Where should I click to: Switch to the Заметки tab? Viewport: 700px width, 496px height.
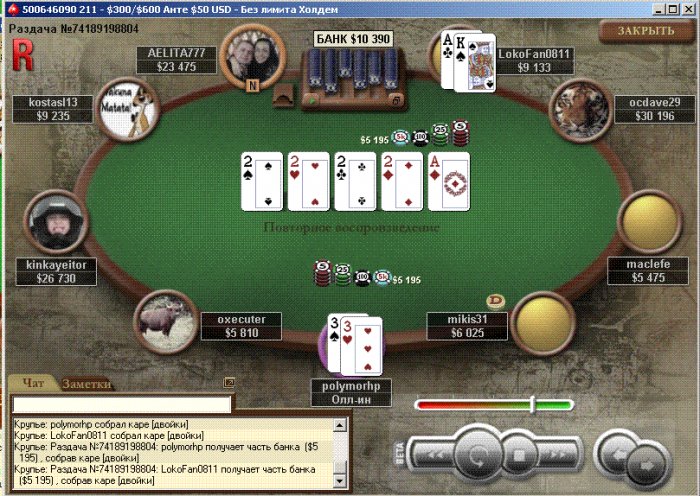coord(87,384)
